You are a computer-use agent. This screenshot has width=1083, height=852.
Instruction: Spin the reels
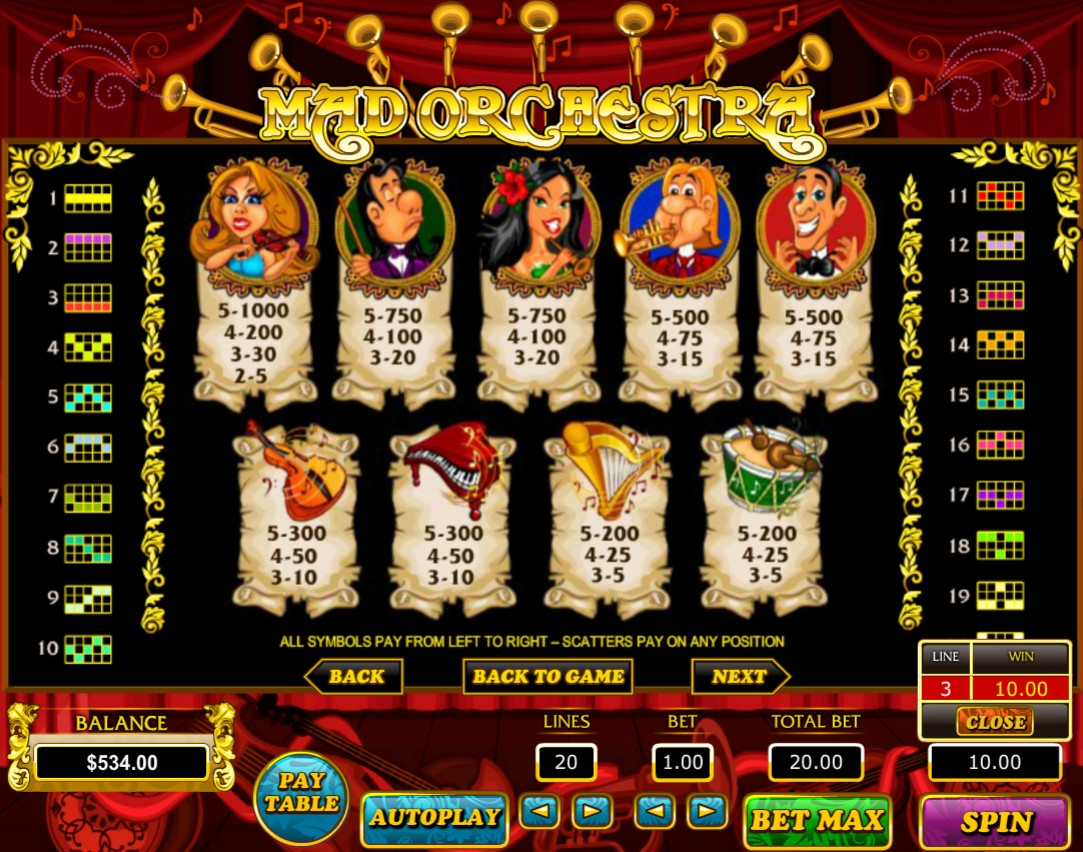coord(996,821)
